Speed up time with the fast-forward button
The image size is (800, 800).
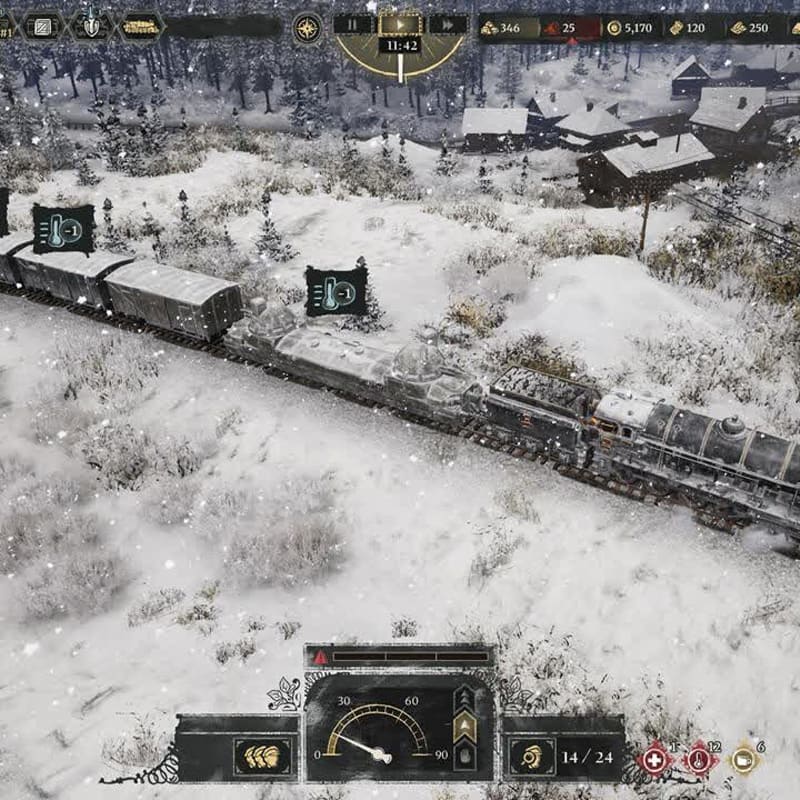point(448,25)
